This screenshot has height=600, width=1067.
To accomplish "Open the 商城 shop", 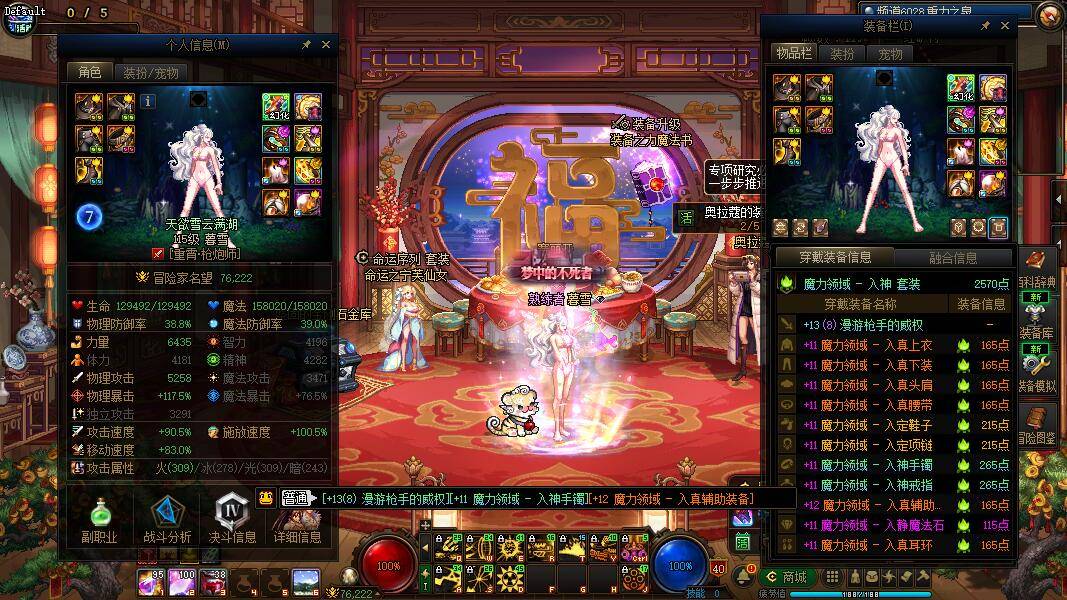I will click(786, 577).
